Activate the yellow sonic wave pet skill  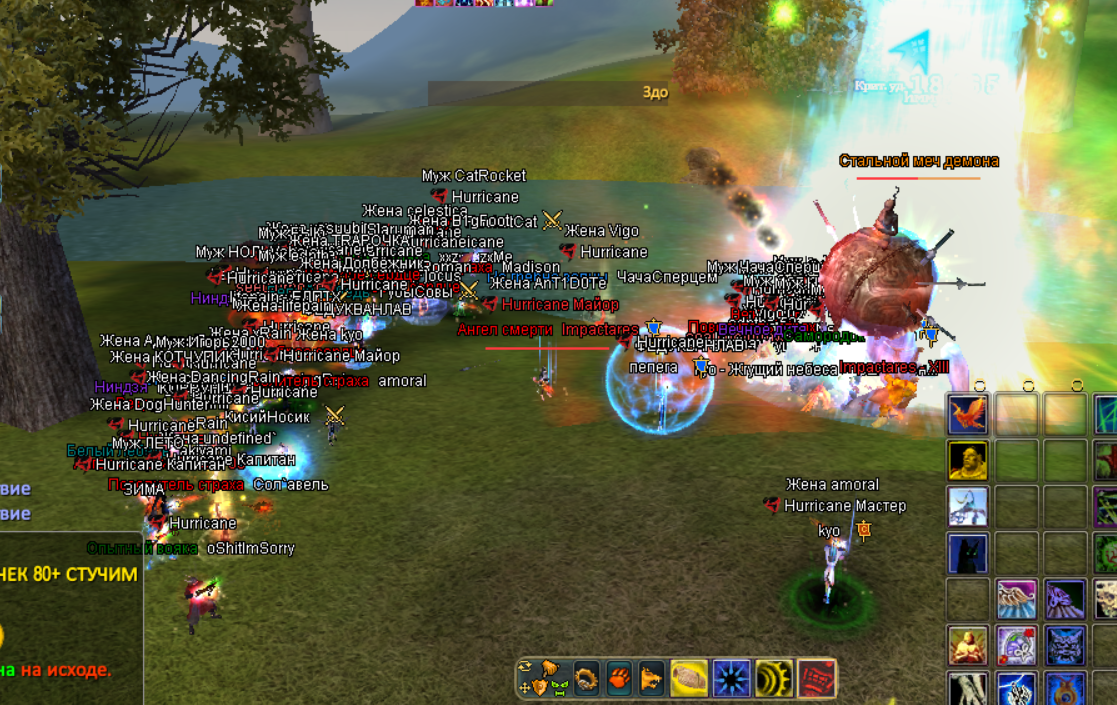(773, 678)
